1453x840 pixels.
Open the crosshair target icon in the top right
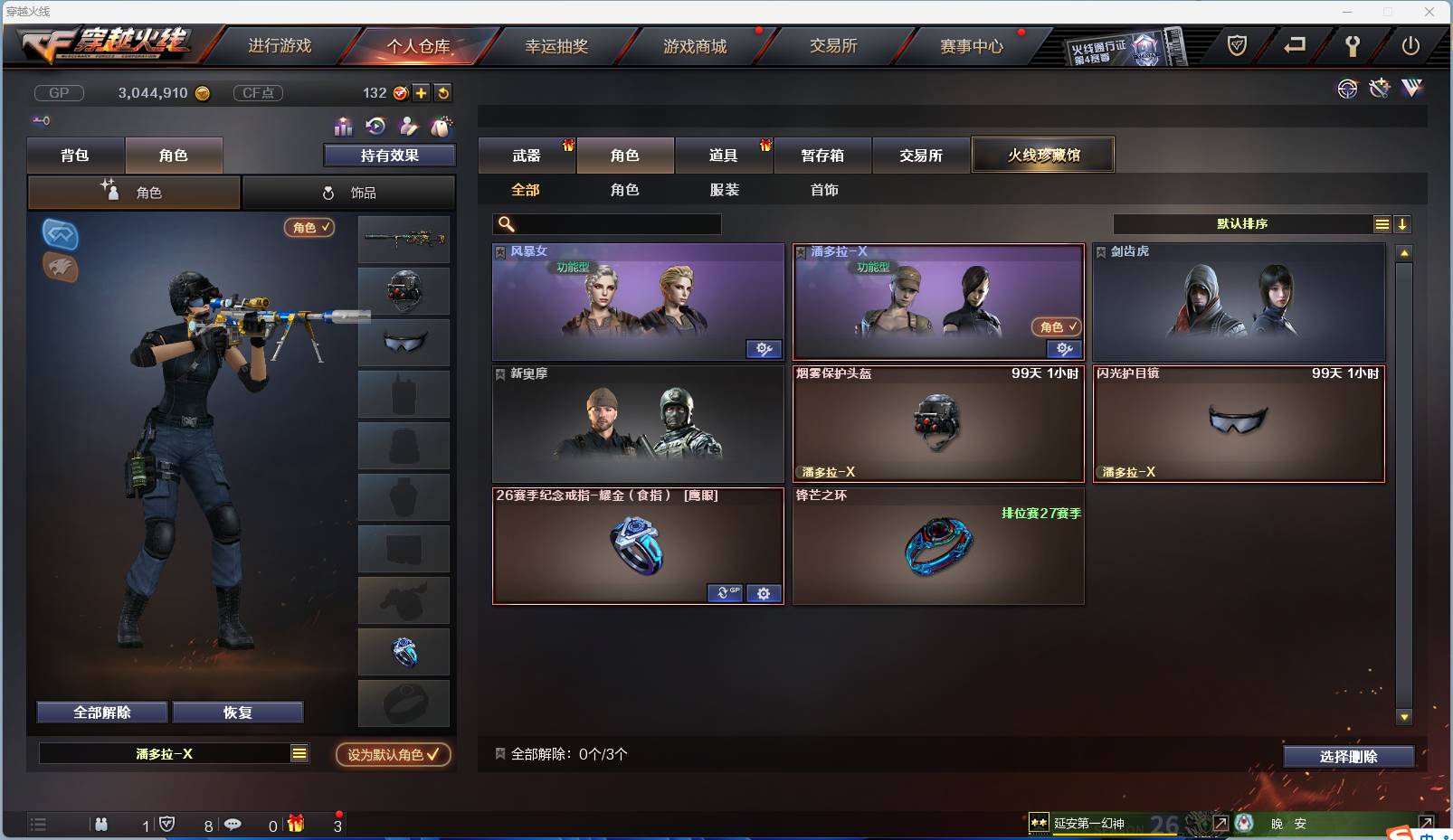click(x=1348, y=88)
